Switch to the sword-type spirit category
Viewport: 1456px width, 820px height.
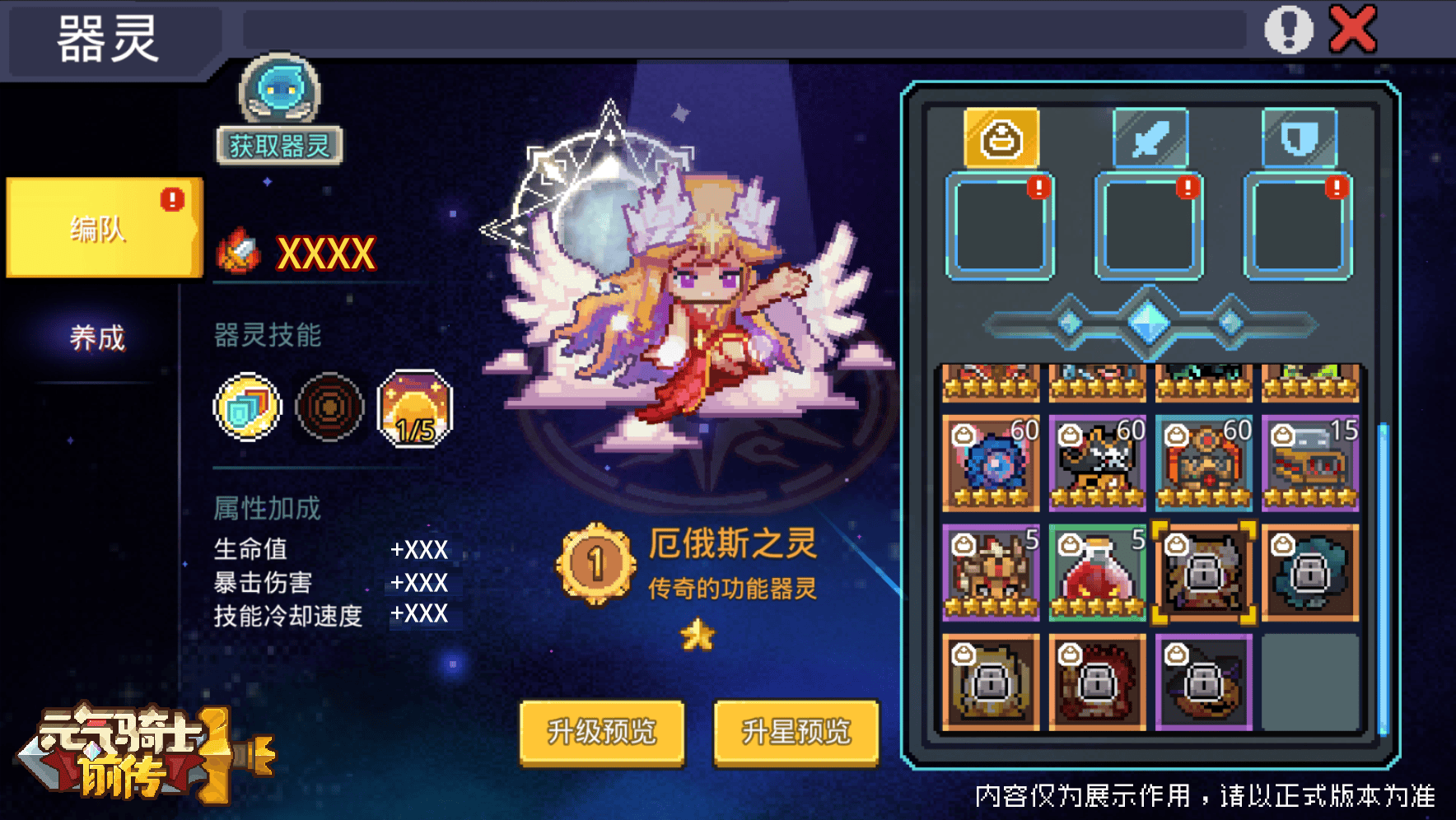pyautogui.click(x=1150, y=137)
